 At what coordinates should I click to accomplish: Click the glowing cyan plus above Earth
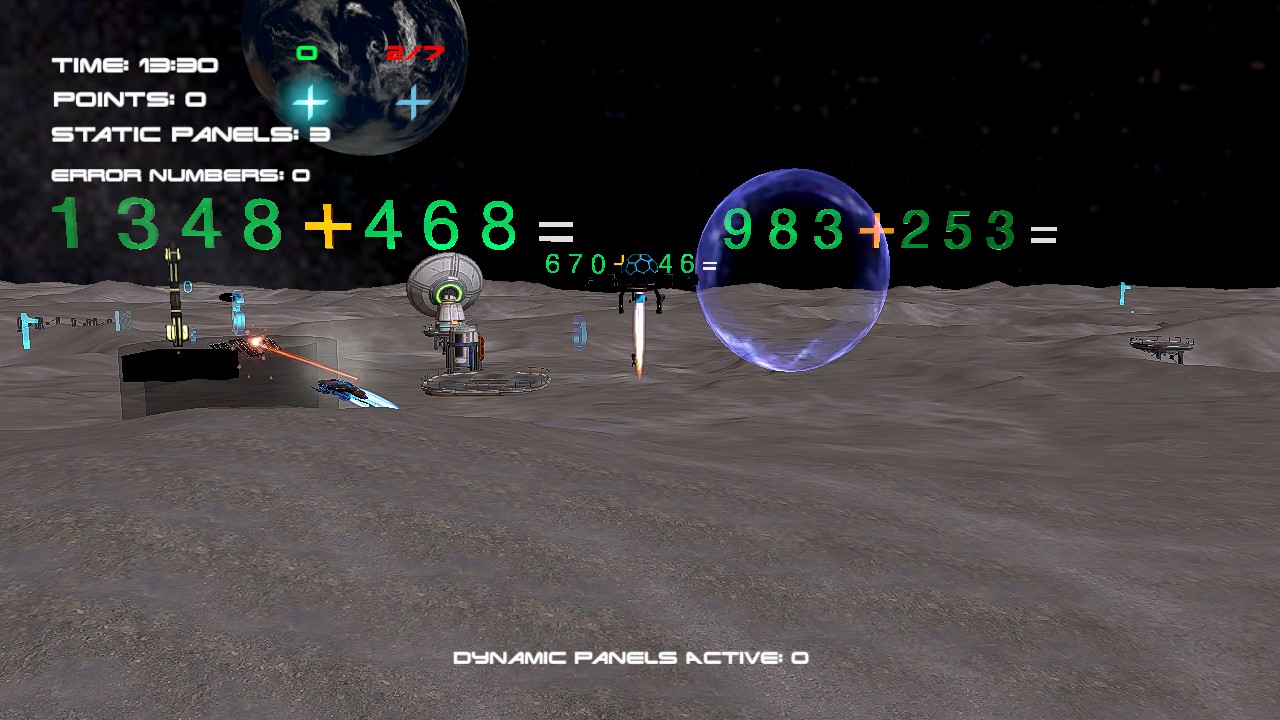click(x=309, y=101)
